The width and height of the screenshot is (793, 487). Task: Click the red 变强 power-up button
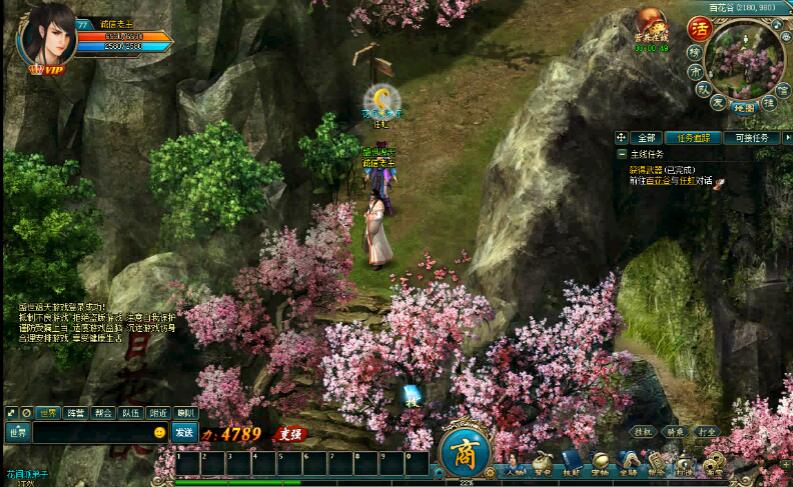[x=290, y=434]
